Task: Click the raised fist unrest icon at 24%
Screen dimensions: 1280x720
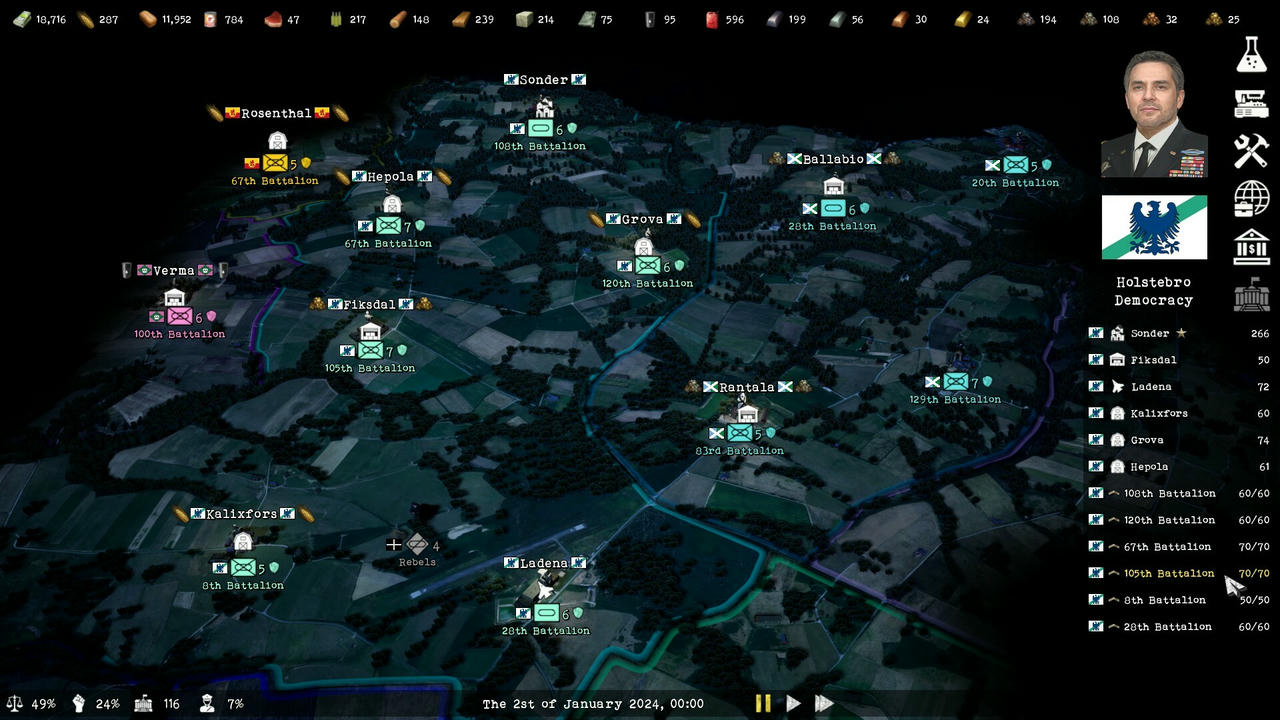Action: pyautogui.click(x=78, y=703)
